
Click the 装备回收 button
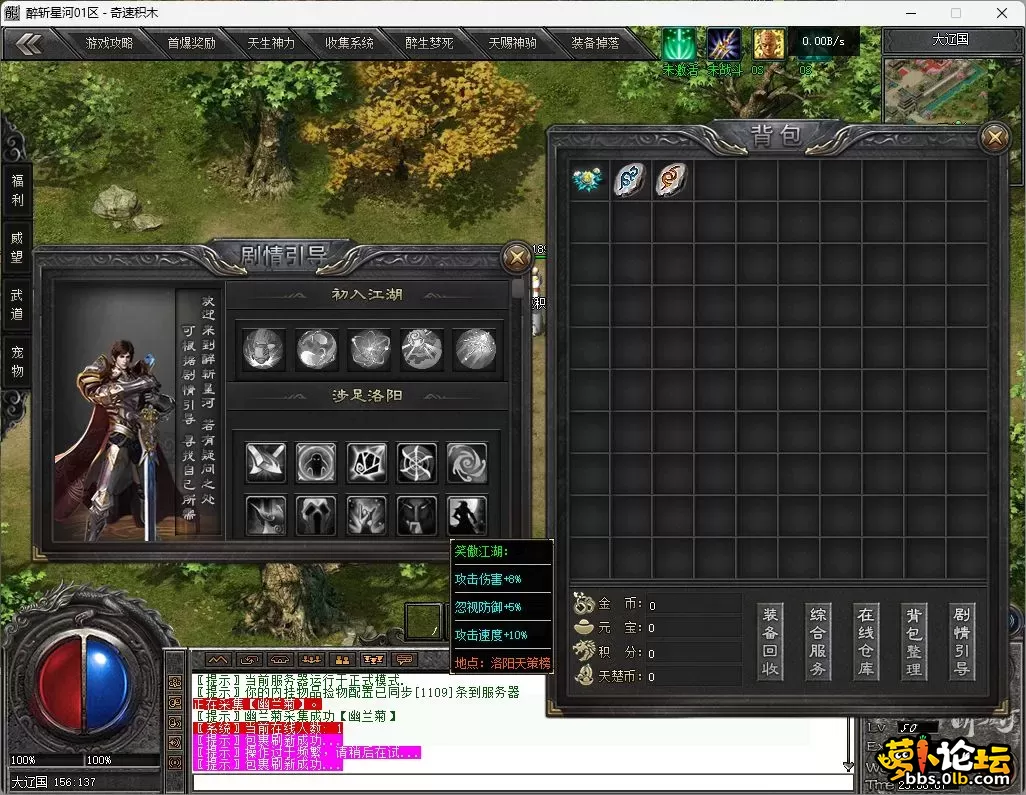pos(770,641)
